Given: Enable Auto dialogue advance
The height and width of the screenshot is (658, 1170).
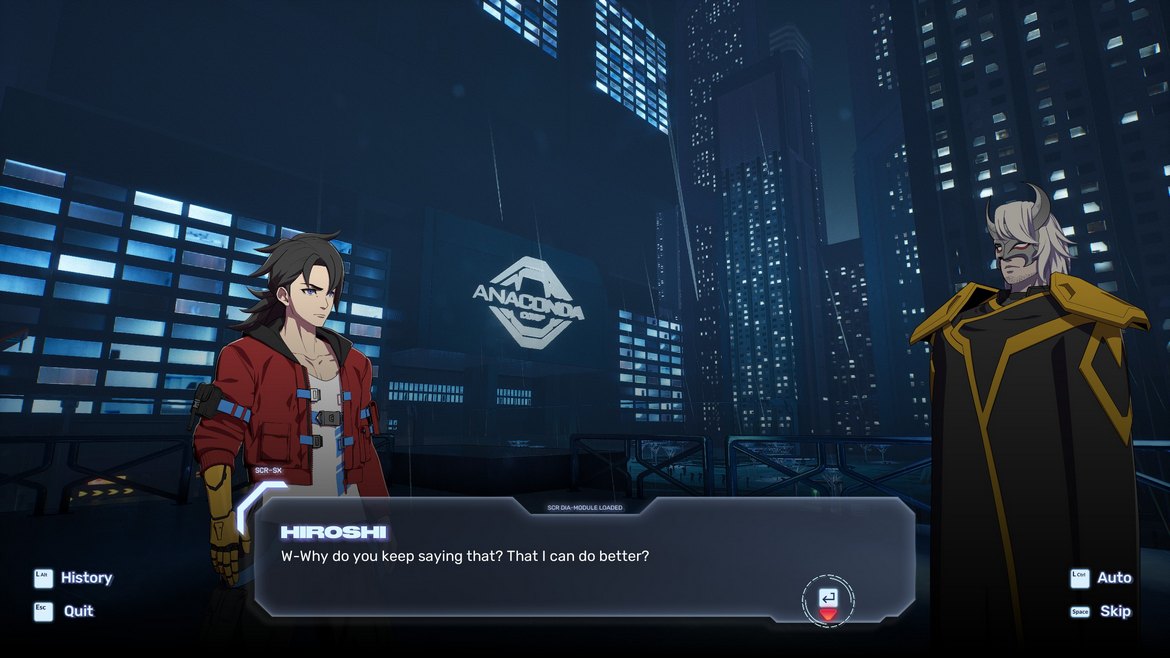Looking at the screenshot, I should (x=1102, y=578).
